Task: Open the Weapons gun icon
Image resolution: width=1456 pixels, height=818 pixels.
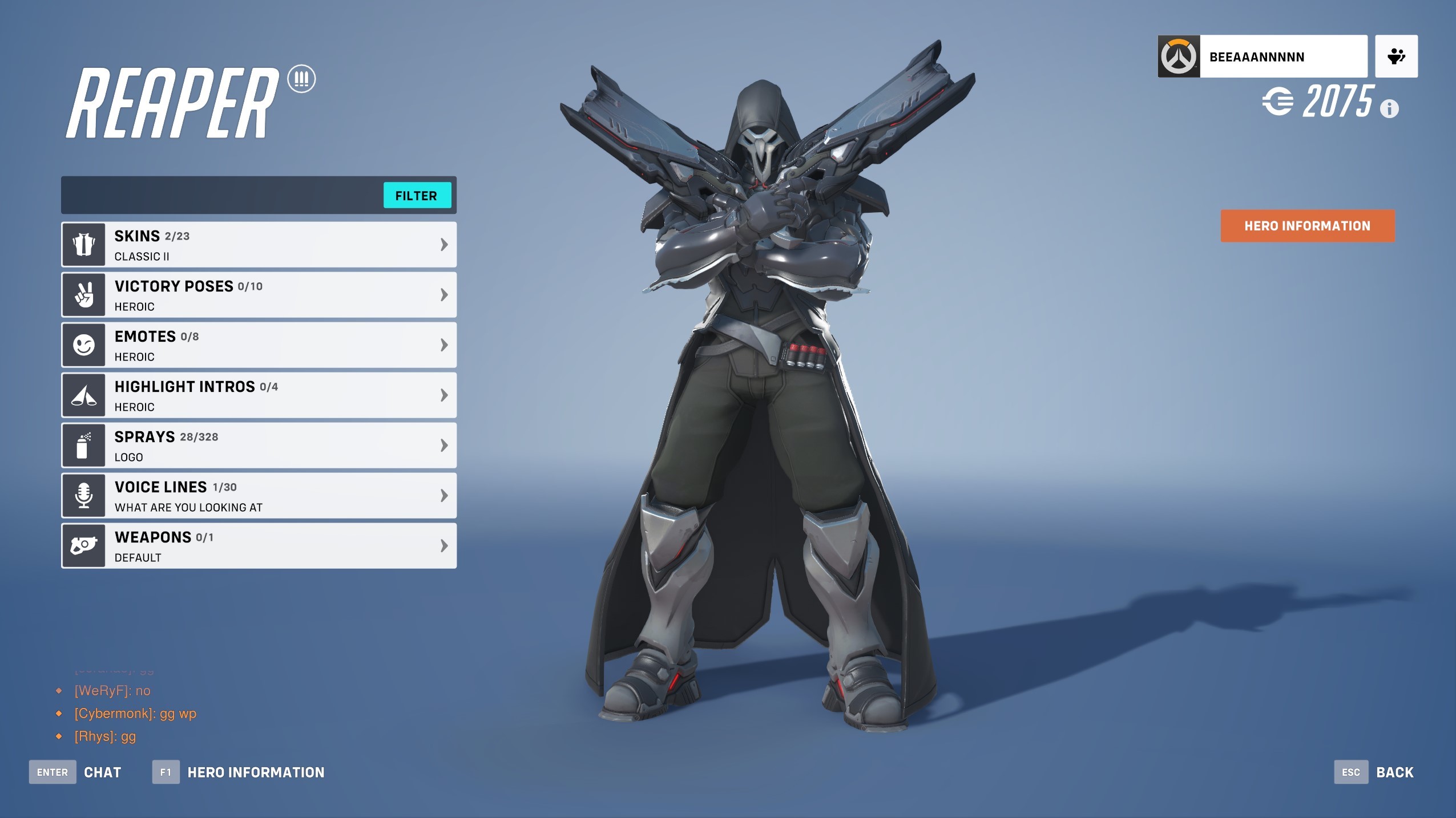Action: (83, 545)
